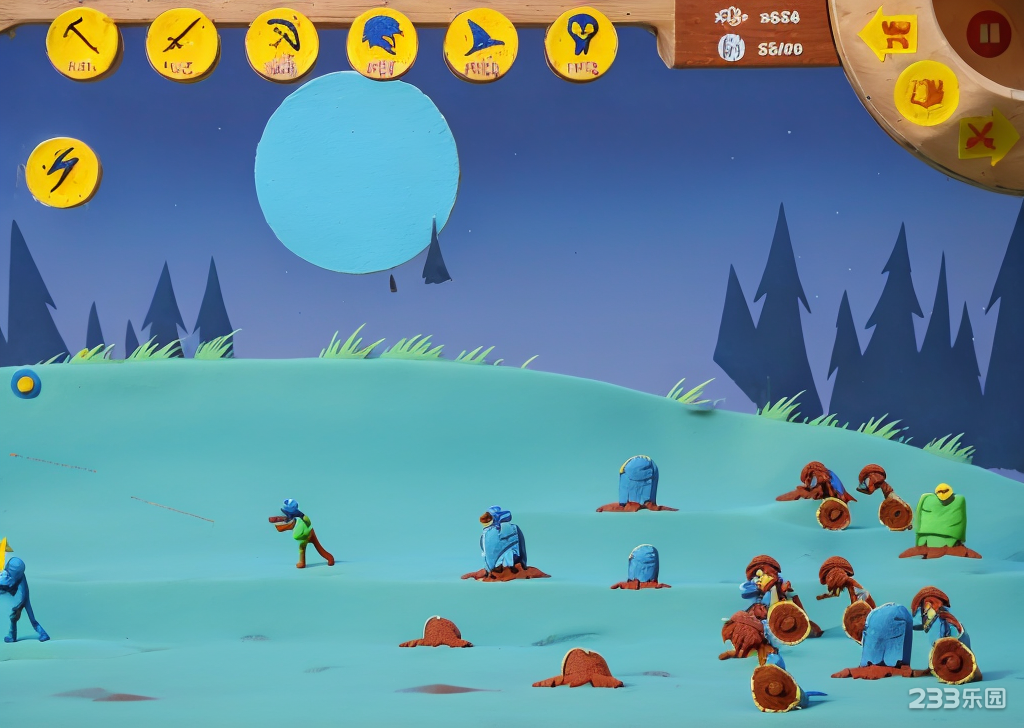This screenshot has width=1024, height=728.
Task: Recruit the crested helmet unit
Action: (x=382, y=44)
